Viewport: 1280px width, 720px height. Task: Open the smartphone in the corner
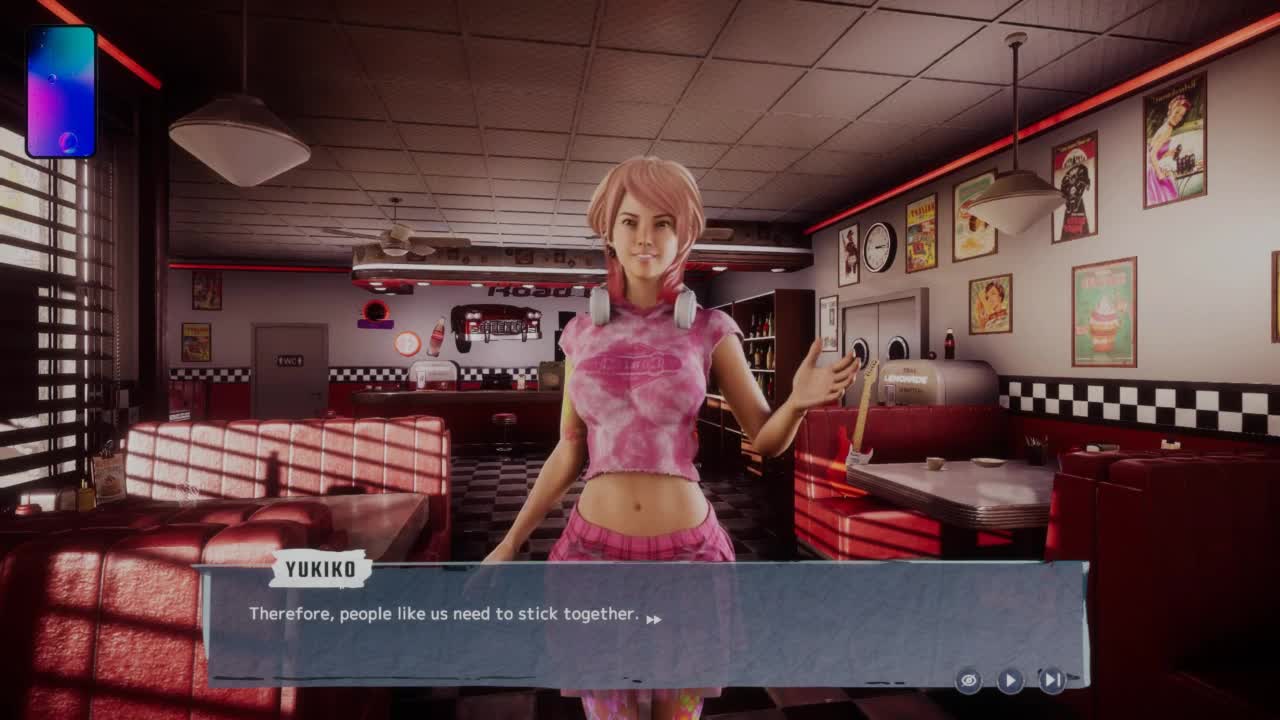click(61, 92)
